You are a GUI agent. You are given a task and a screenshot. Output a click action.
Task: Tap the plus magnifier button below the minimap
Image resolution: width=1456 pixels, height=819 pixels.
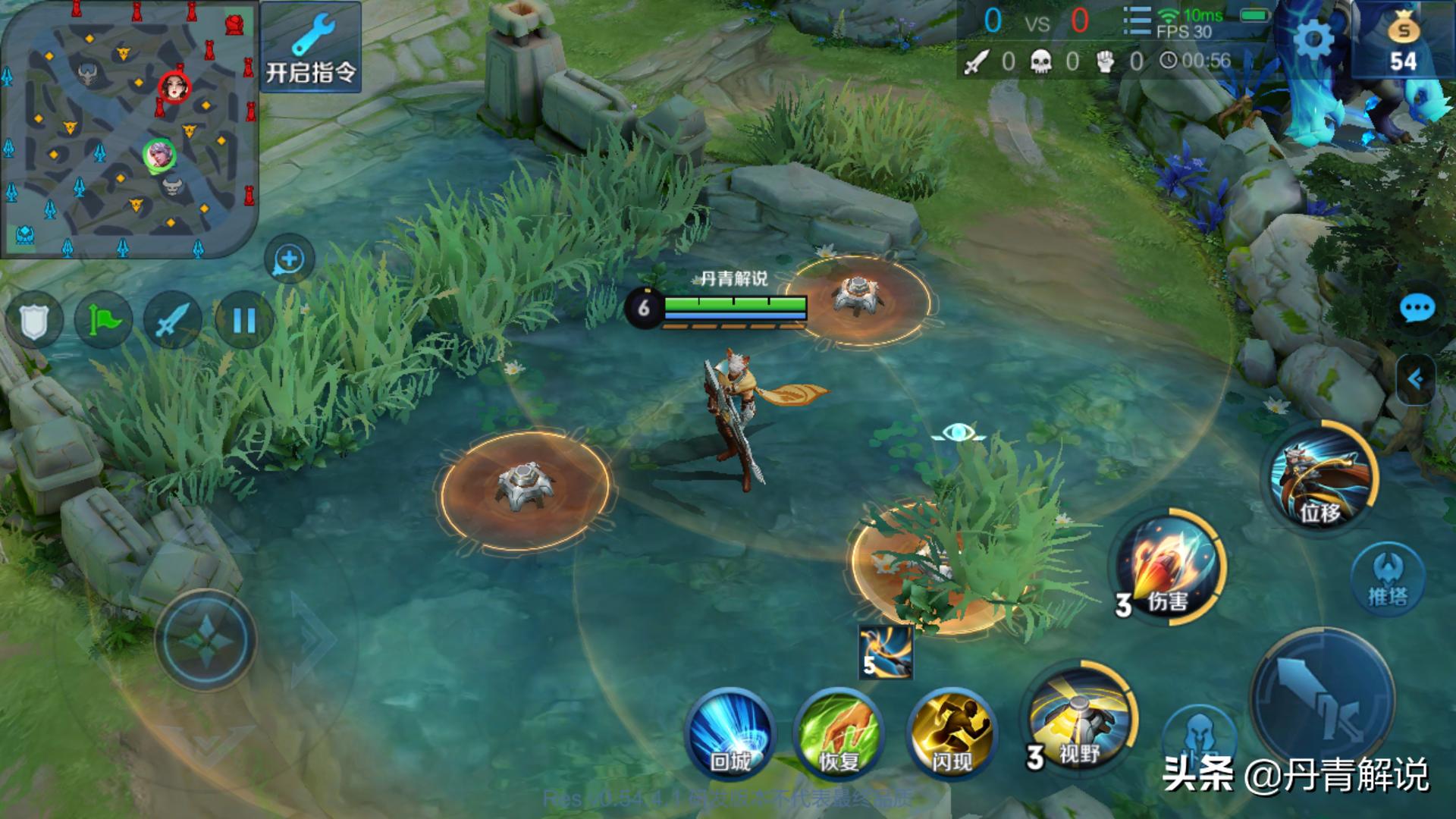click(289, 259)
